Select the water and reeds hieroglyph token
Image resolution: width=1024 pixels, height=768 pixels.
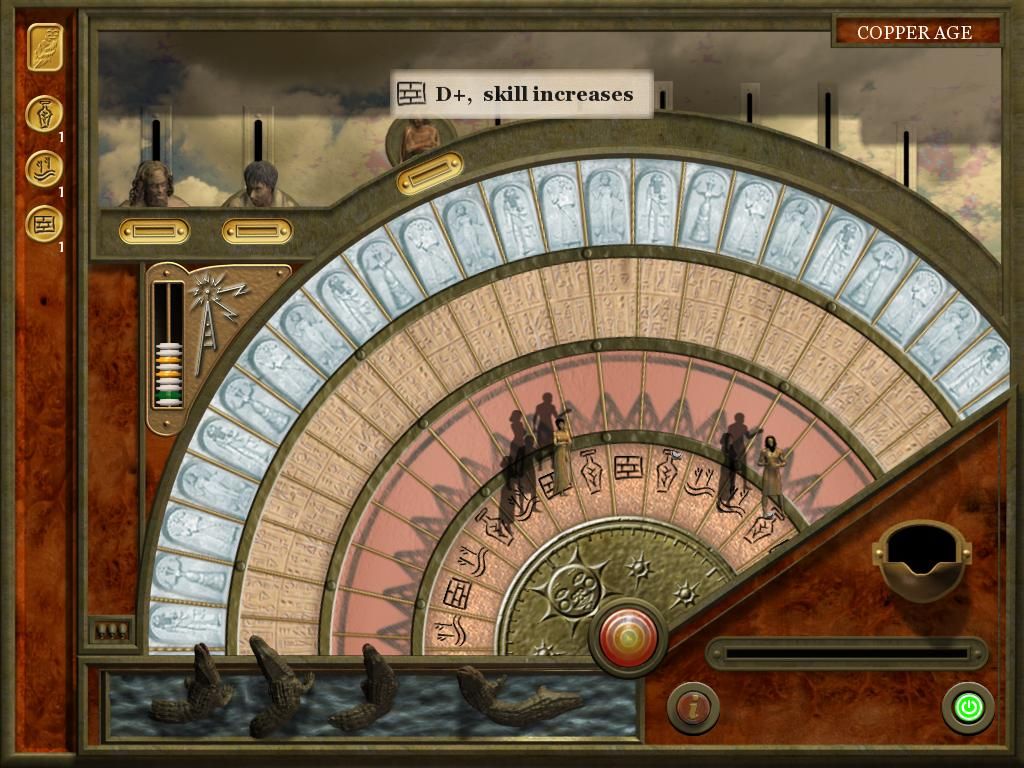pyautogui.click(x=44, y=168)
